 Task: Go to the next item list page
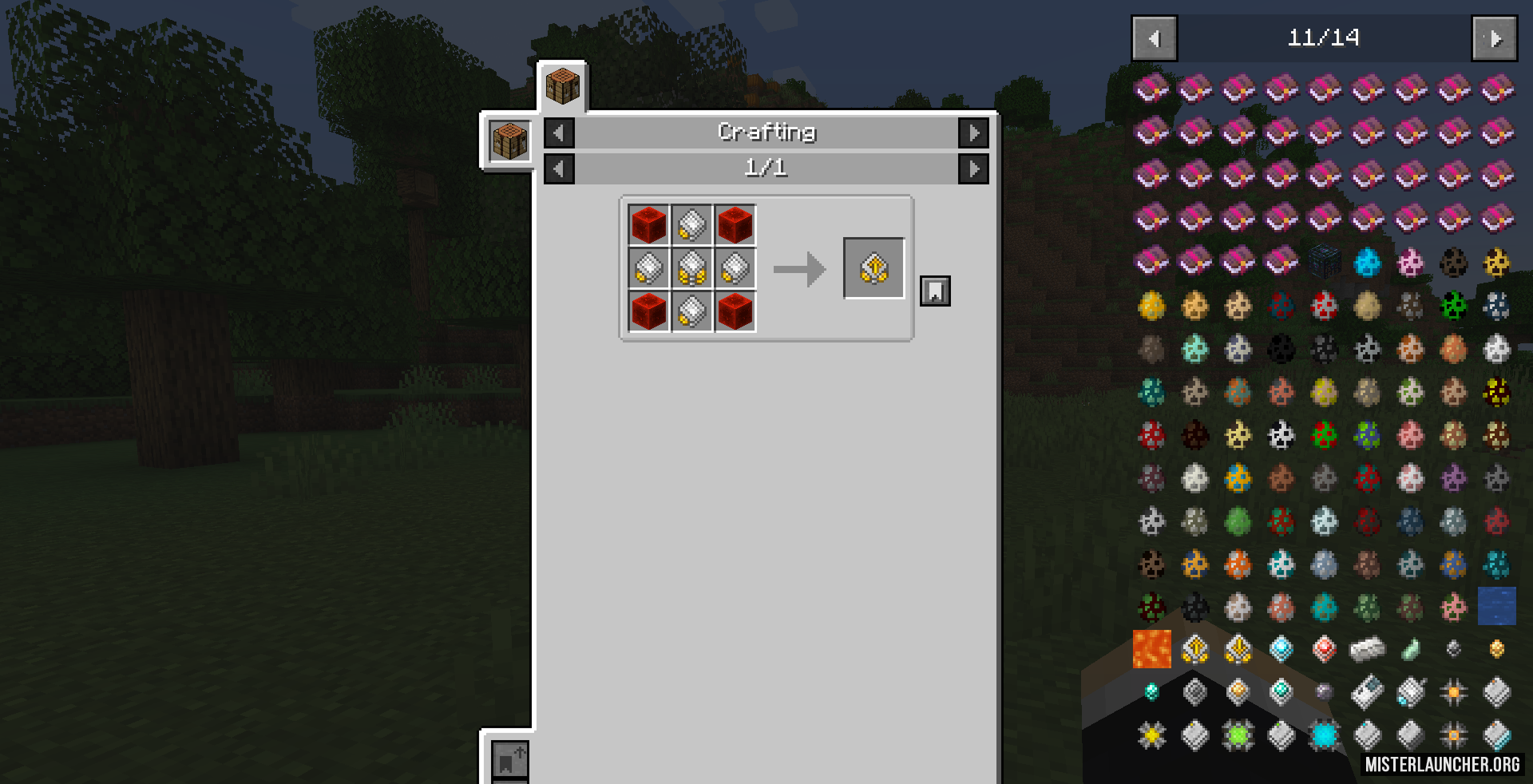(1494, 38)
